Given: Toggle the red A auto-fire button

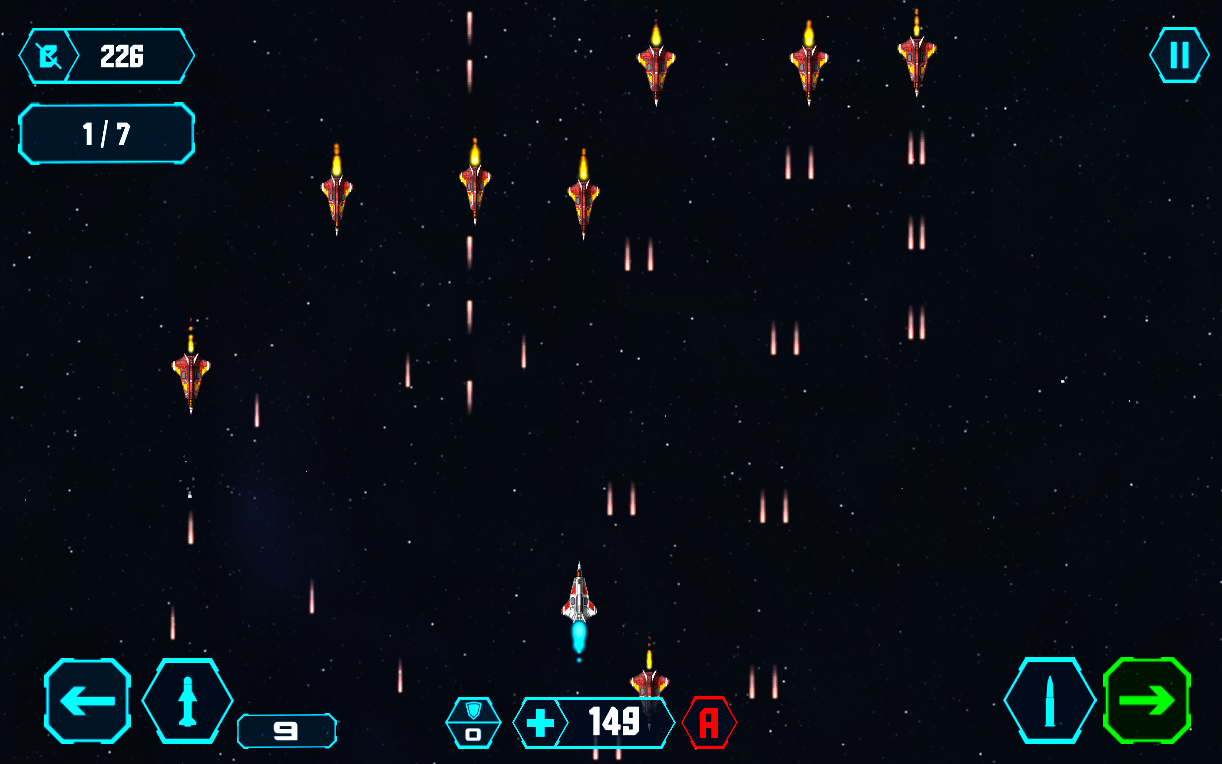Looking at the screenshot, I should tap(709, 722).
